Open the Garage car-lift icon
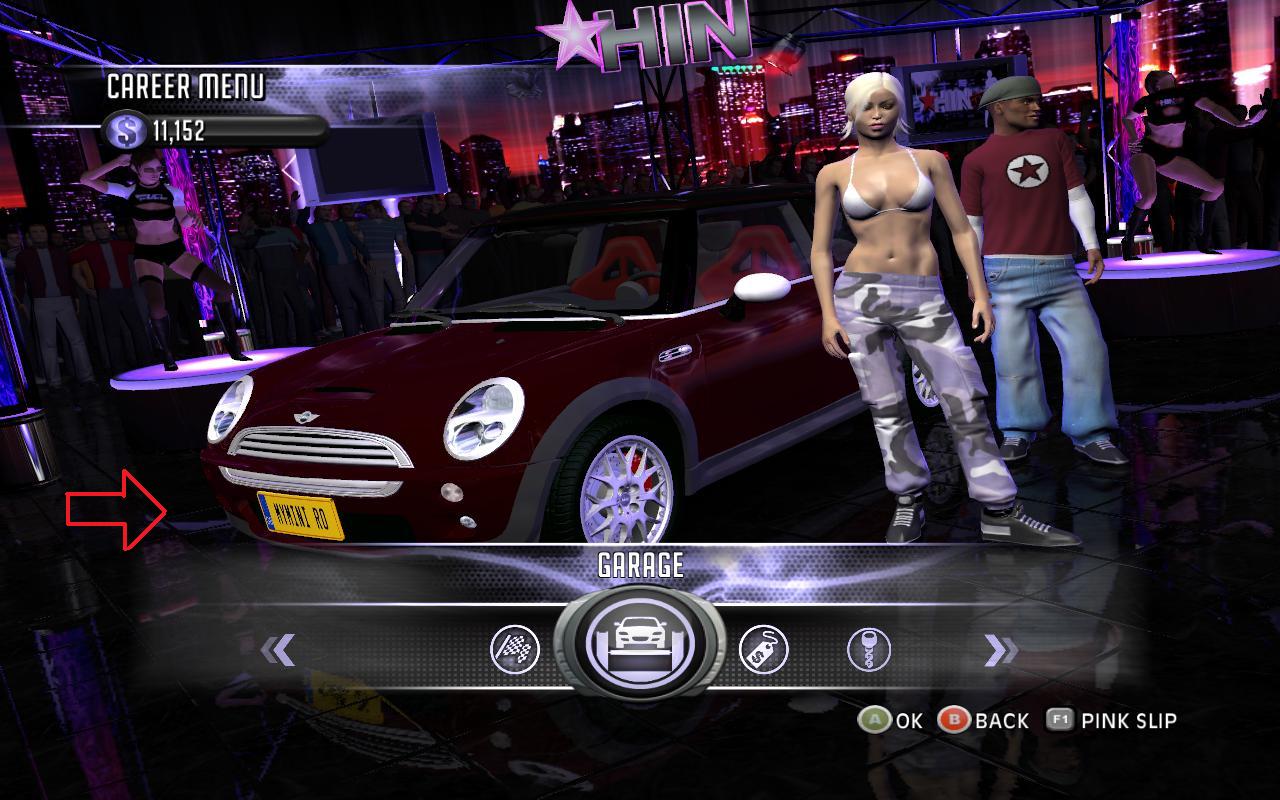 click(639, 641)
